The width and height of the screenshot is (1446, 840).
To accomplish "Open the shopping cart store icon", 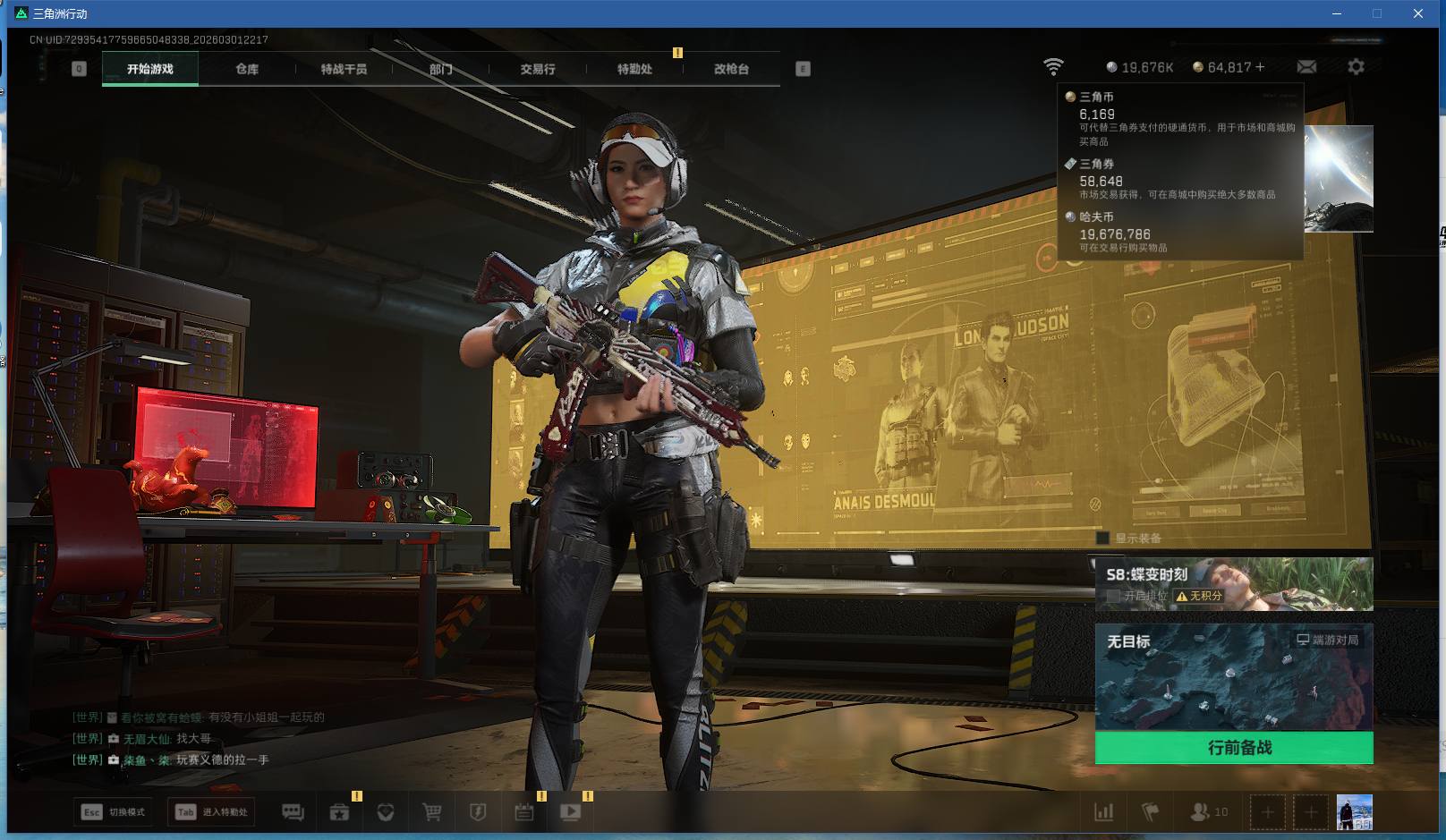I will (432, 812).
